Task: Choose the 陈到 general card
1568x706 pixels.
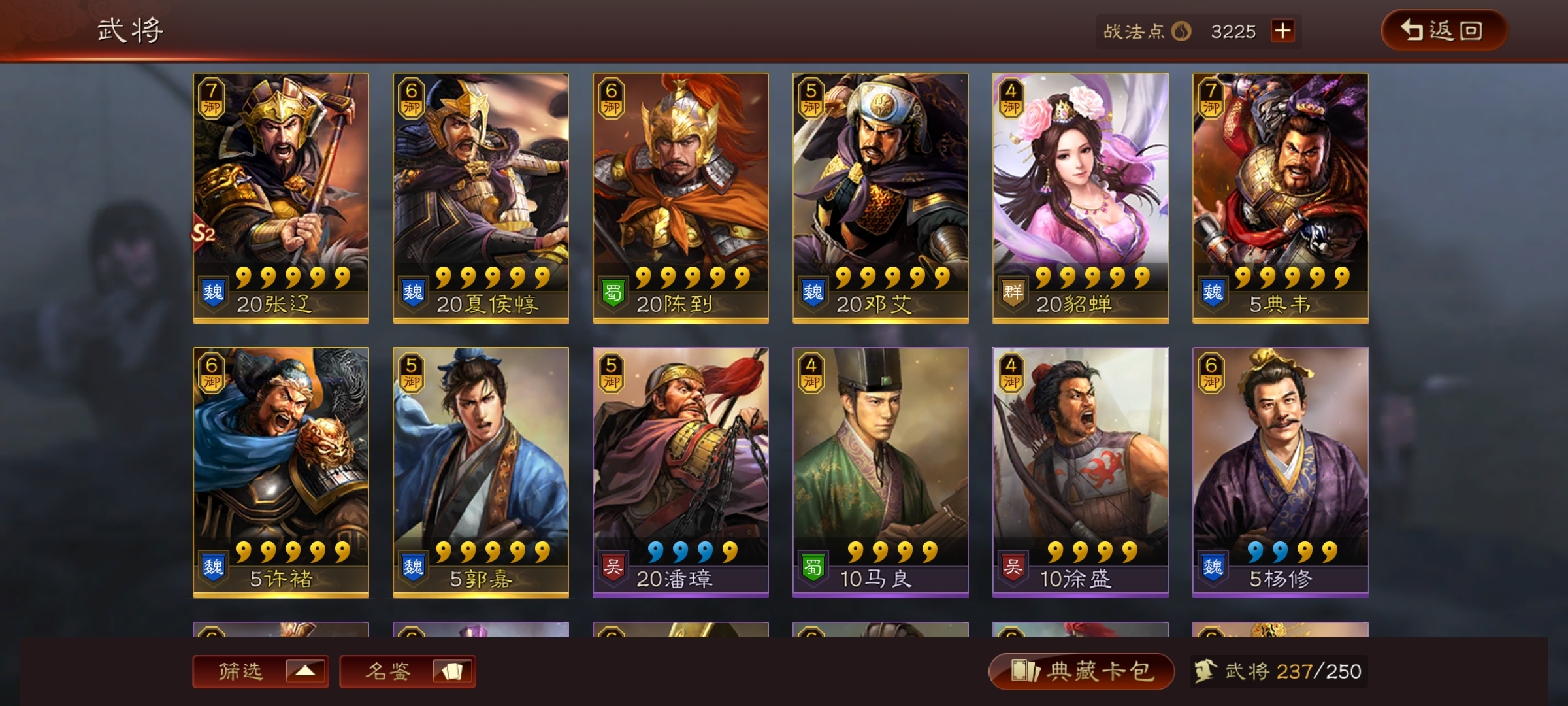Action: click(x=681, y=197)
